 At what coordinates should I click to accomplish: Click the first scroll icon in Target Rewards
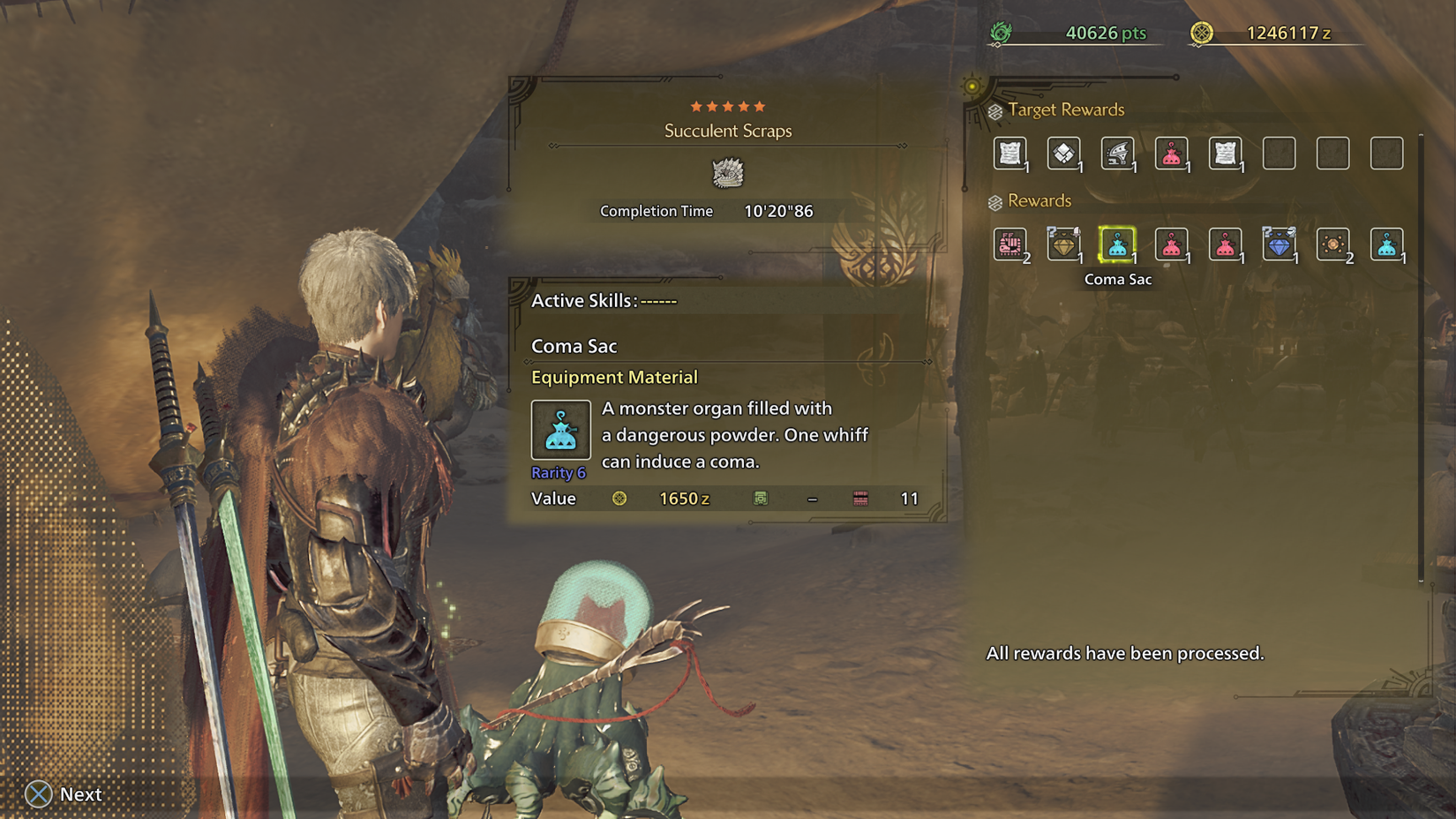(1011, 152)
